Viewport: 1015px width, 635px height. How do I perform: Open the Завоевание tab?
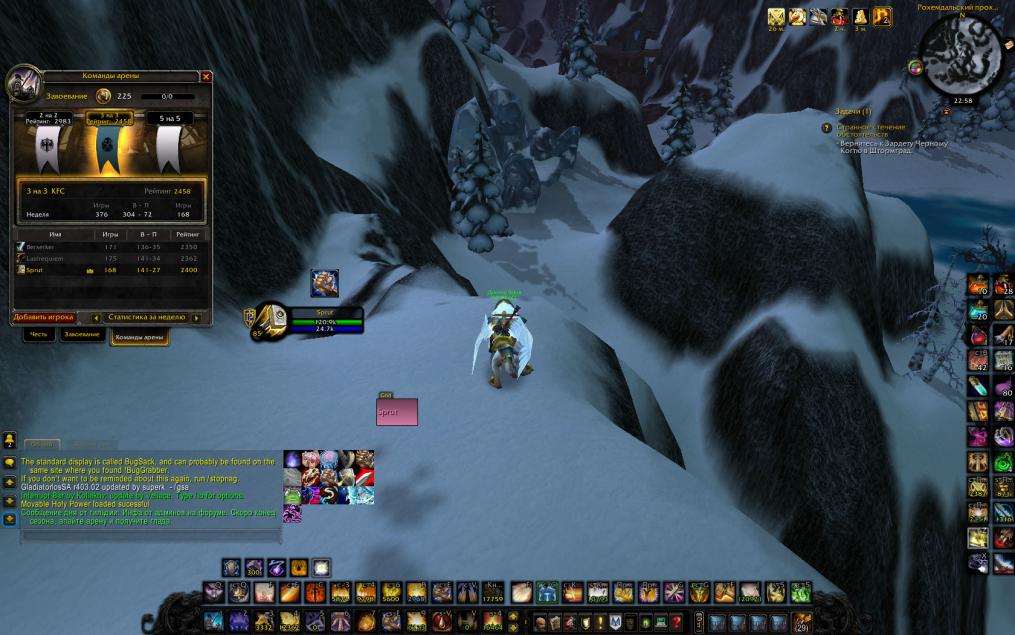[82, 335]
